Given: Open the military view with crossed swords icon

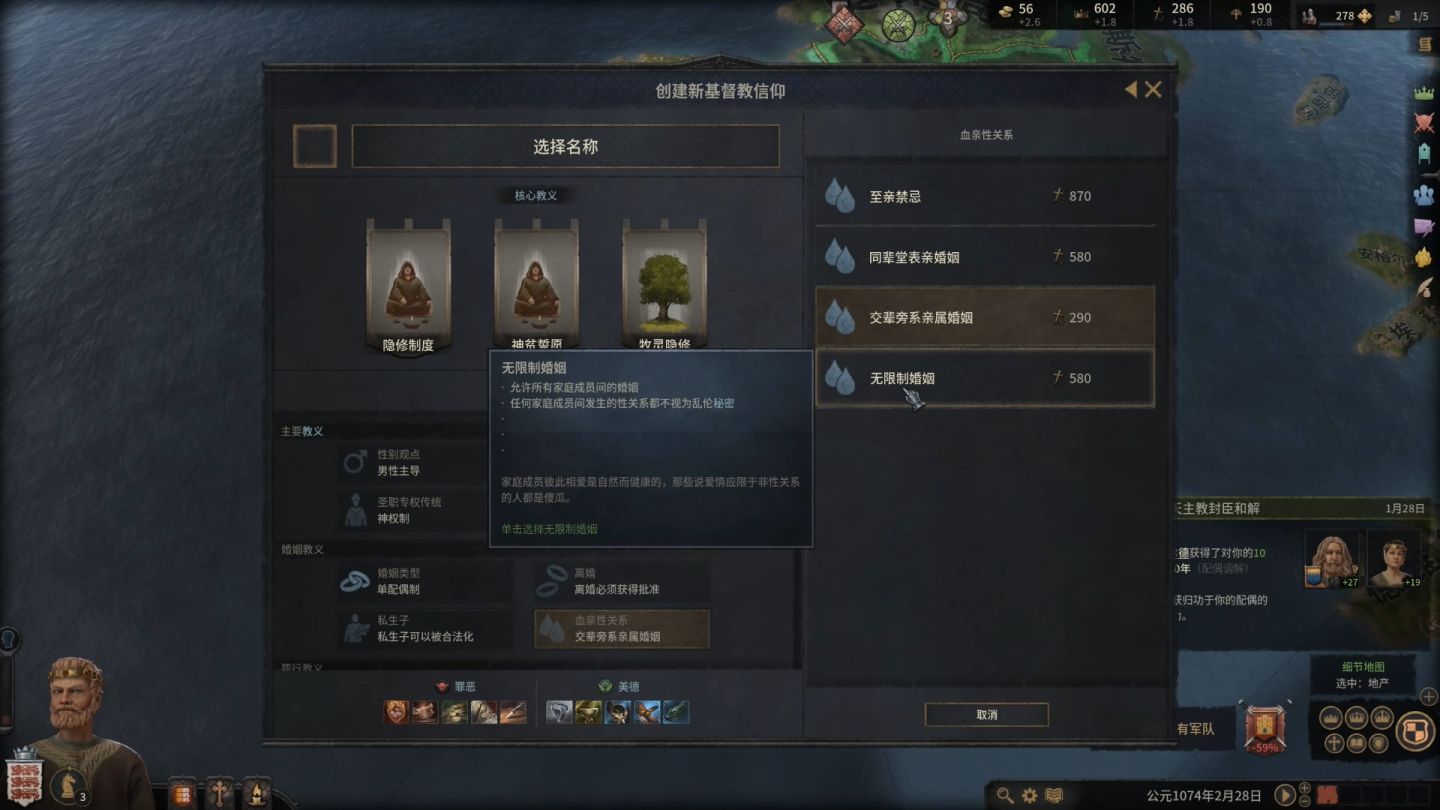Looking at the screenshot, I should 1423,124.
